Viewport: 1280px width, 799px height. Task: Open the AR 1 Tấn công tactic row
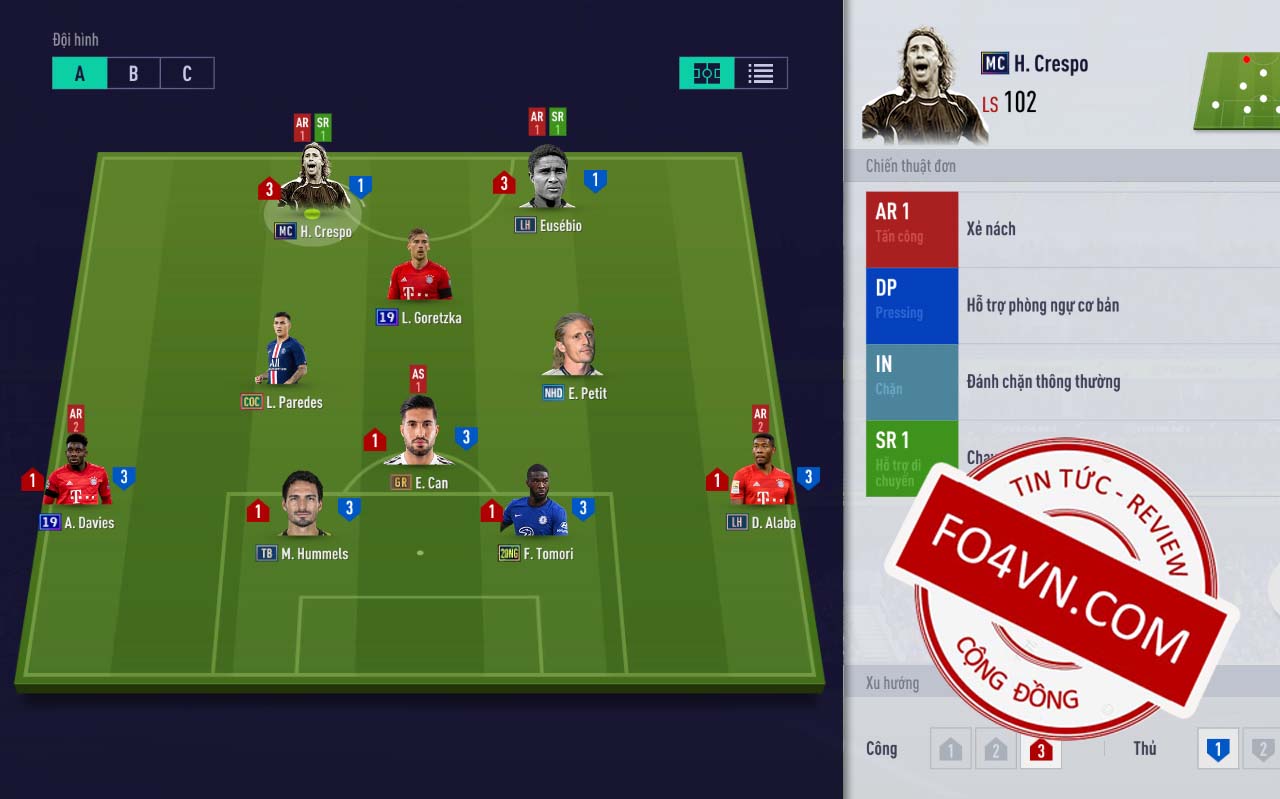(1070, 229)
